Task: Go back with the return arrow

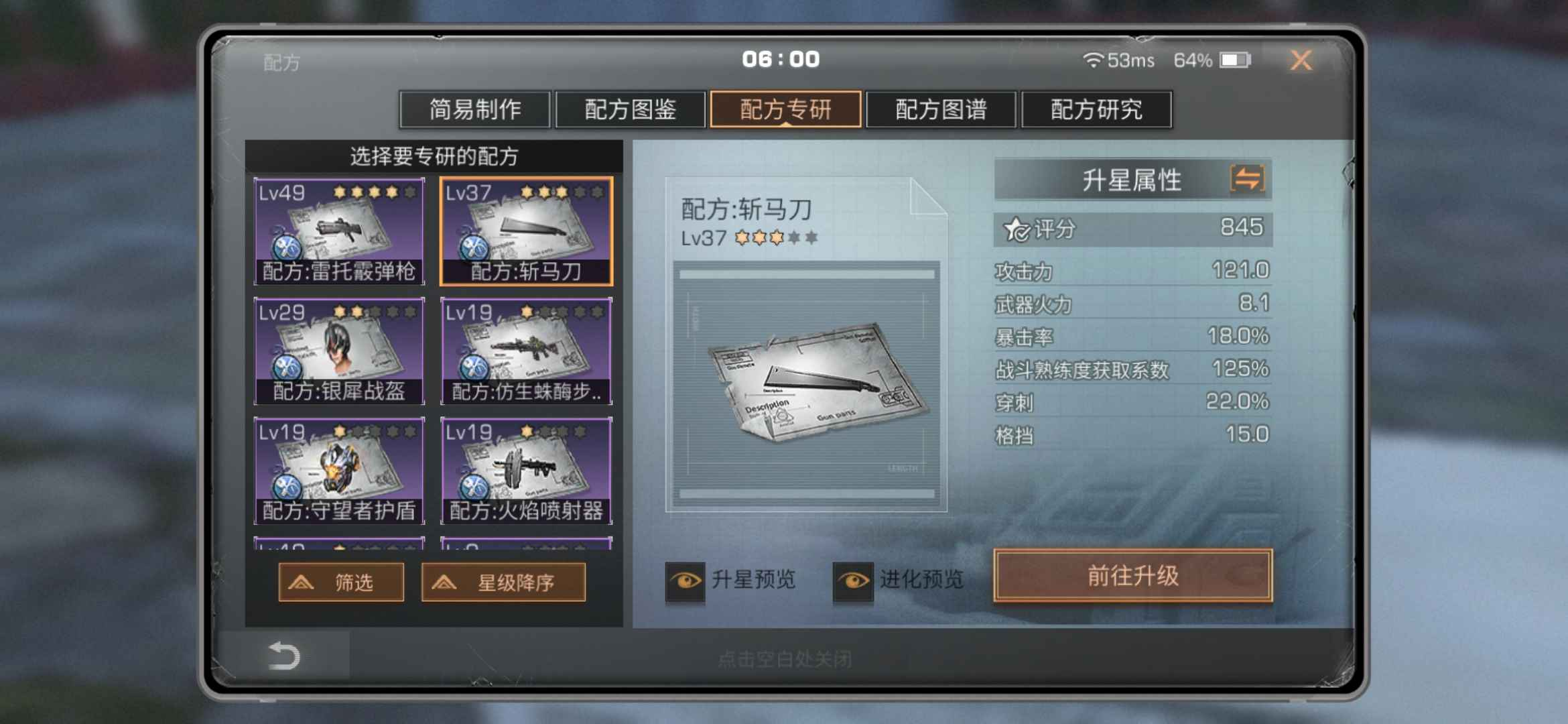Action: 283,656
